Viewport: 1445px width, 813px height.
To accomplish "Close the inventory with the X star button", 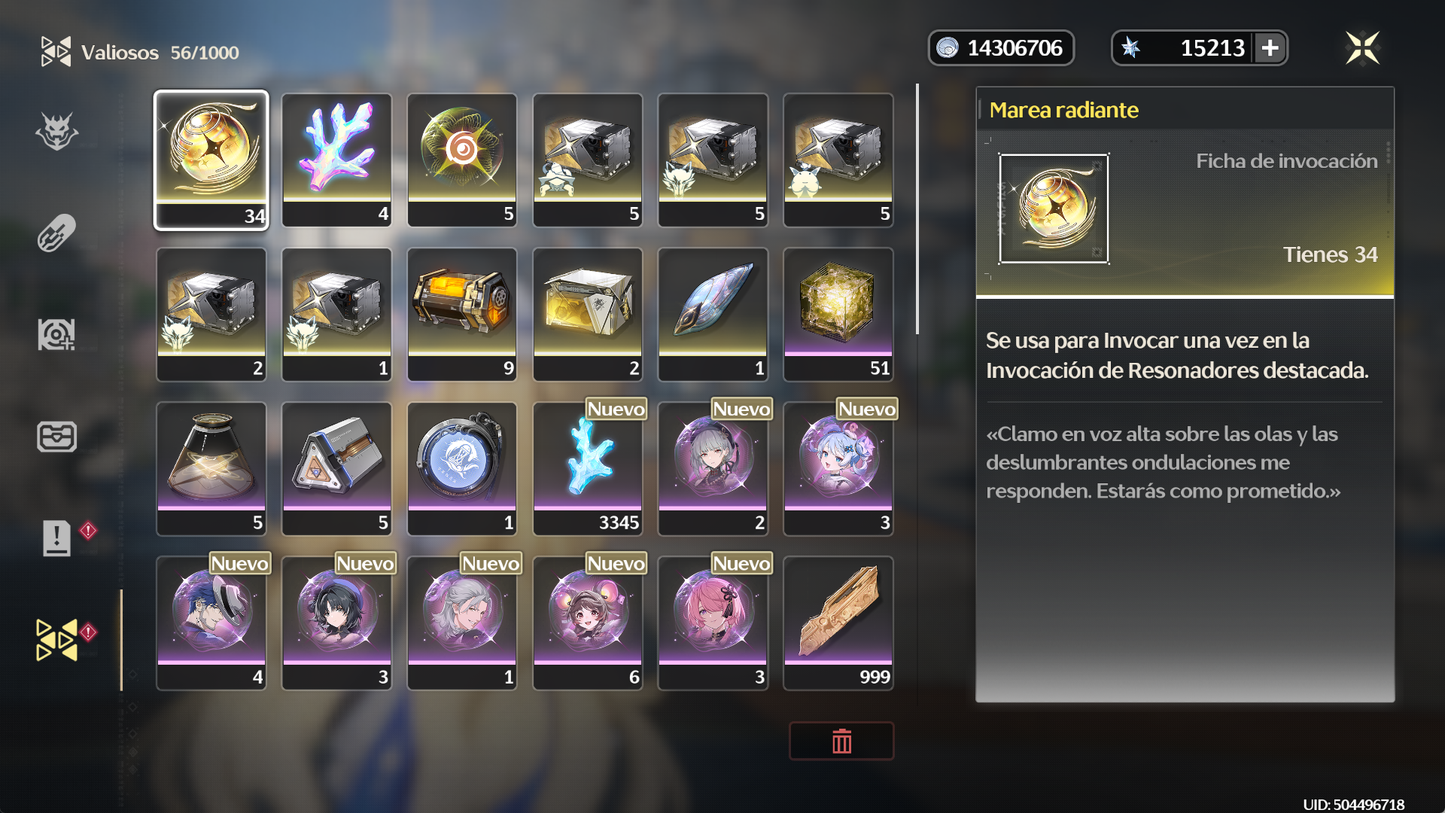I will 1362,48.
